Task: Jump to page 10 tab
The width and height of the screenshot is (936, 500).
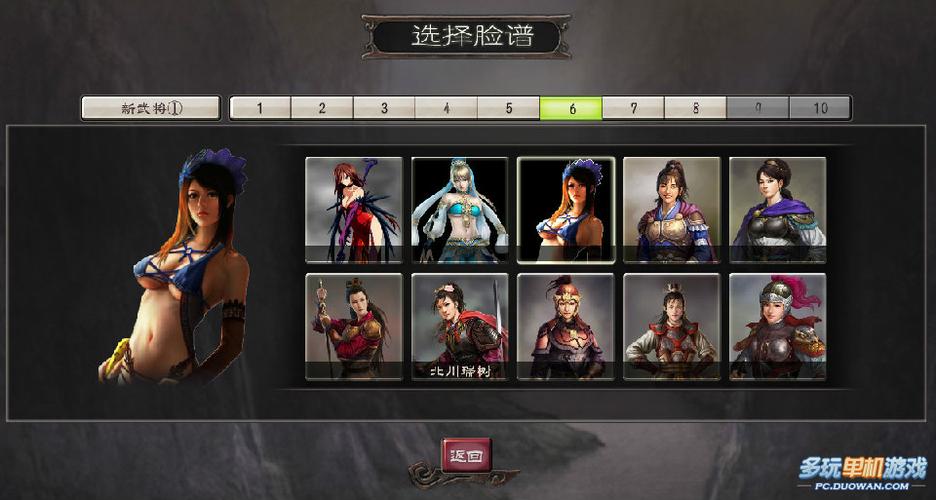Action: [x=820, y=108]
